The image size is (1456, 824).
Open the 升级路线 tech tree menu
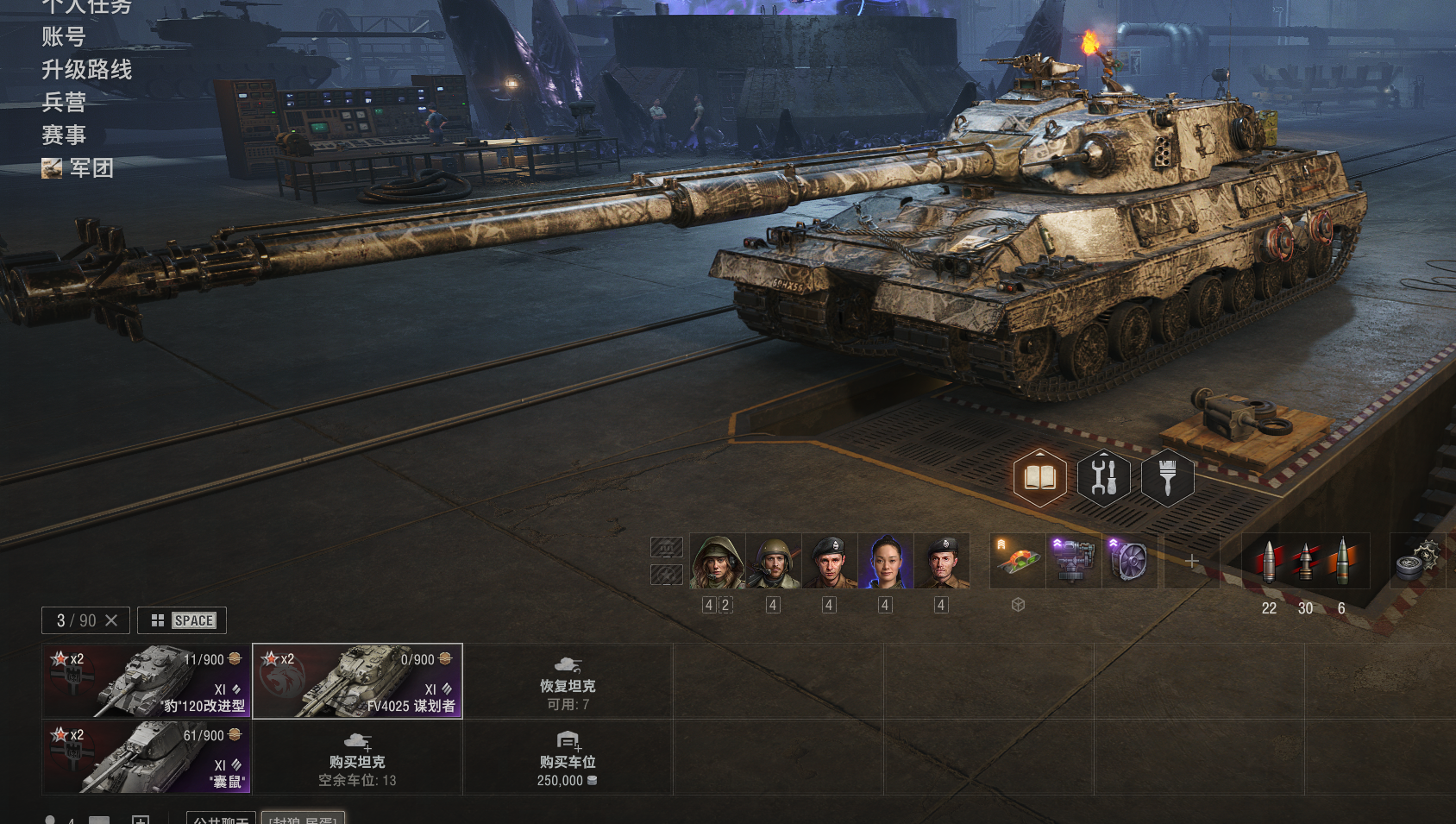click(x=86, y=70)
